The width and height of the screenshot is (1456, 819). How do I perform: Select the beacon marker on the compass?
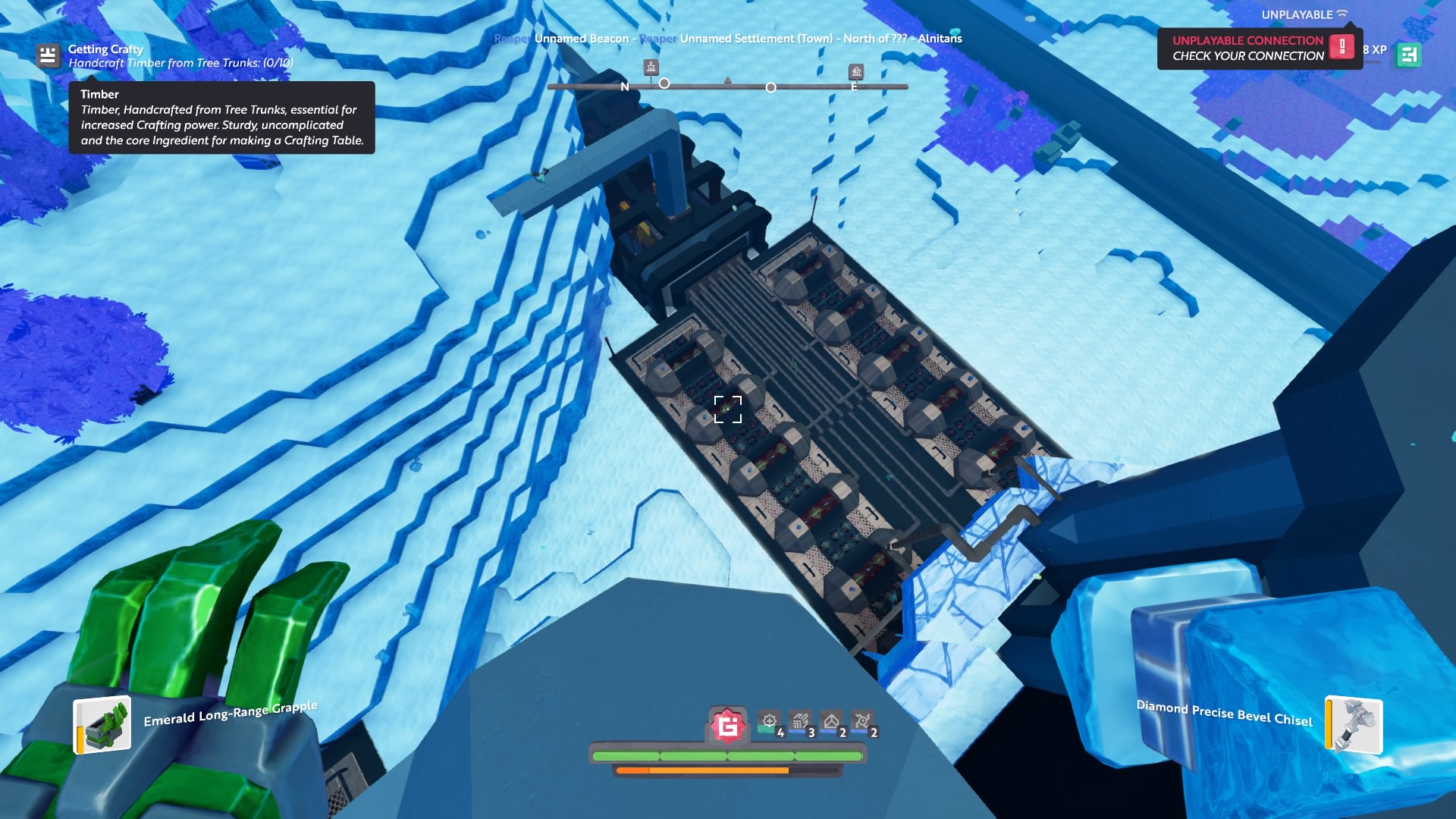tap(651, 67)
